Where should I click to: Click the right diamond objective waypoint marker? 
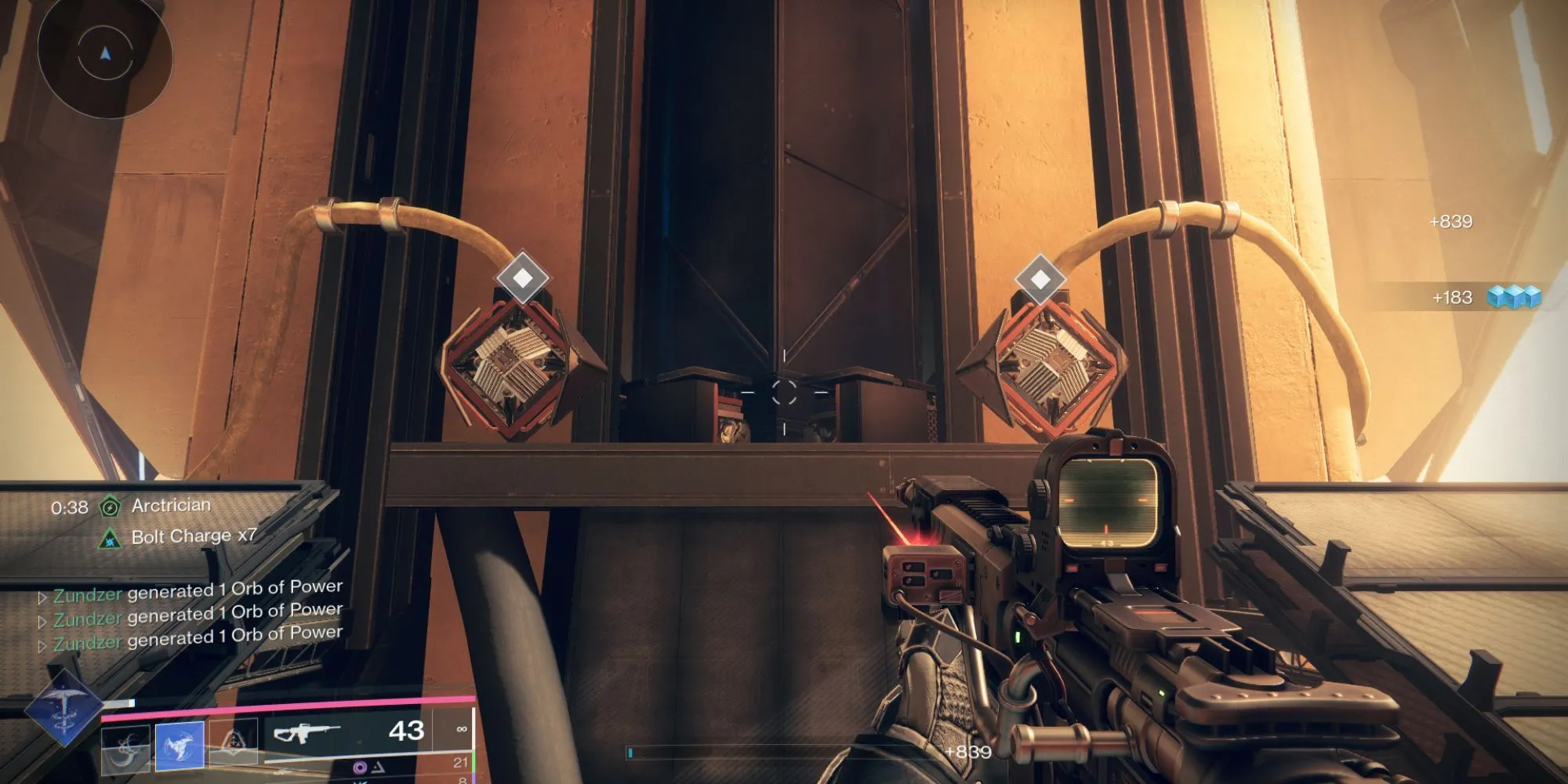pos(1040,278)
